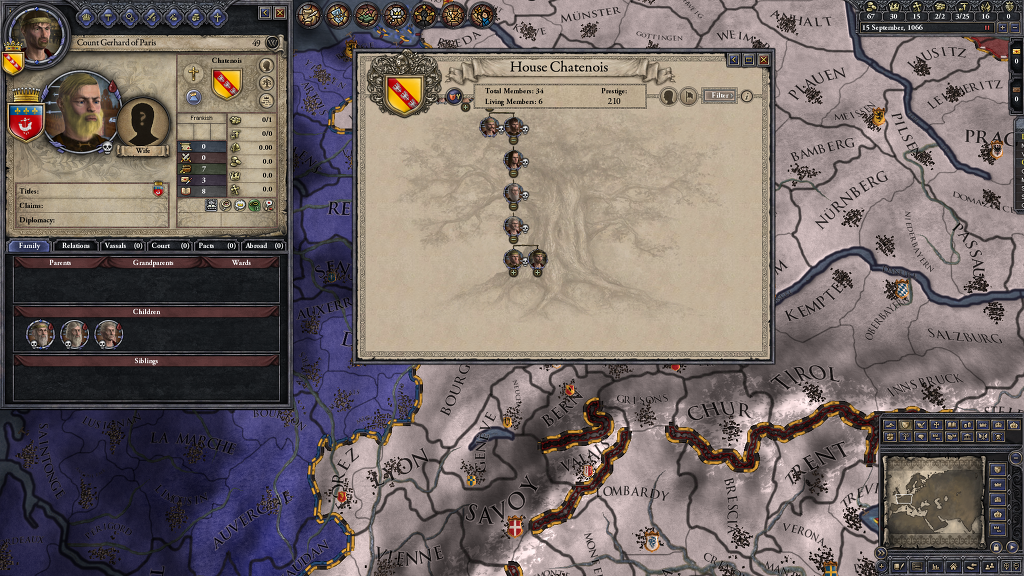Switch to the Abroad tab
The image size is (1024, 576).
coord(262,245)
